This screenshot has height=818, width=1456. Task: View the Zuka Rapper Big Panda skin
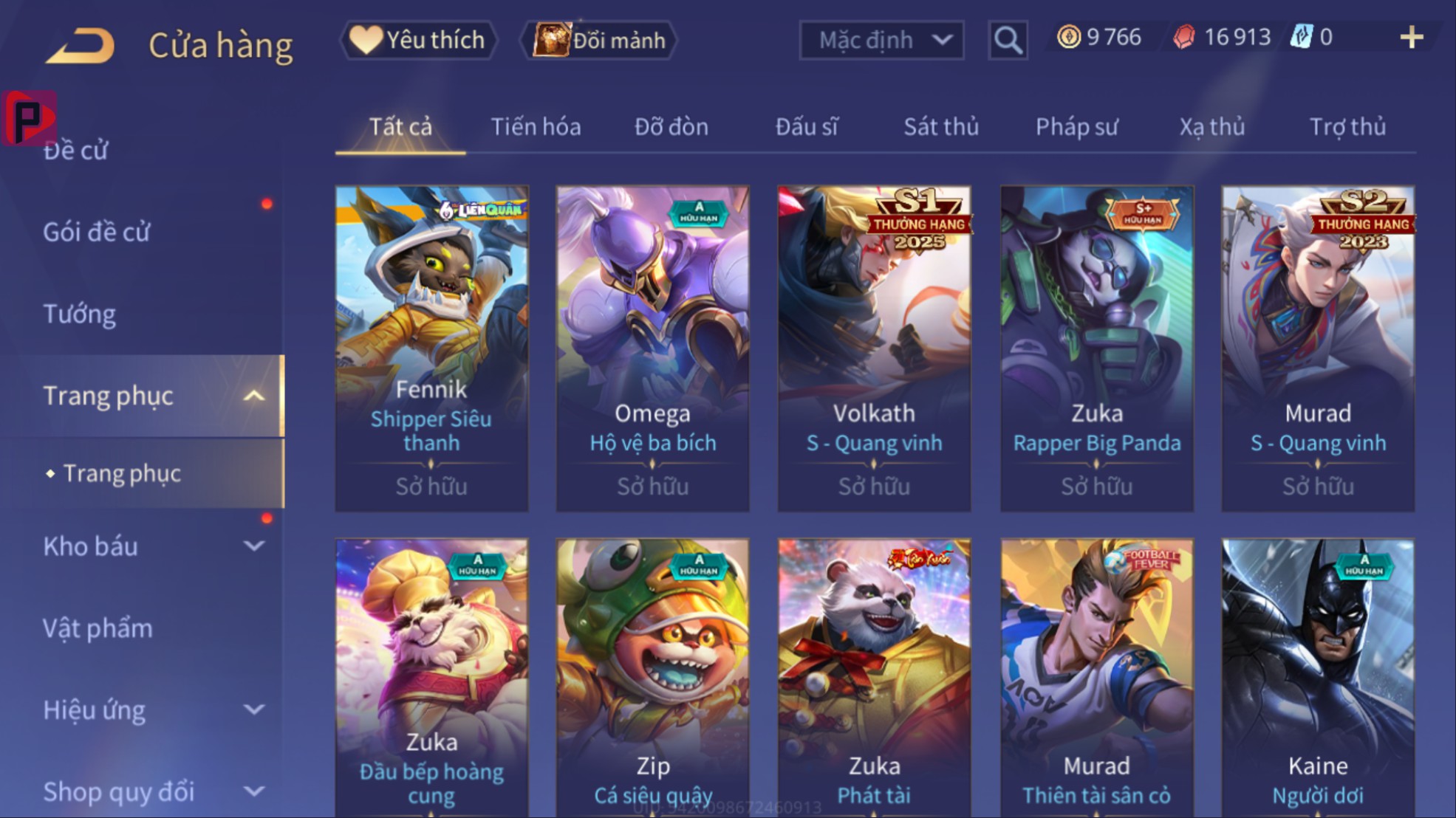click(x=1096, y=348)
